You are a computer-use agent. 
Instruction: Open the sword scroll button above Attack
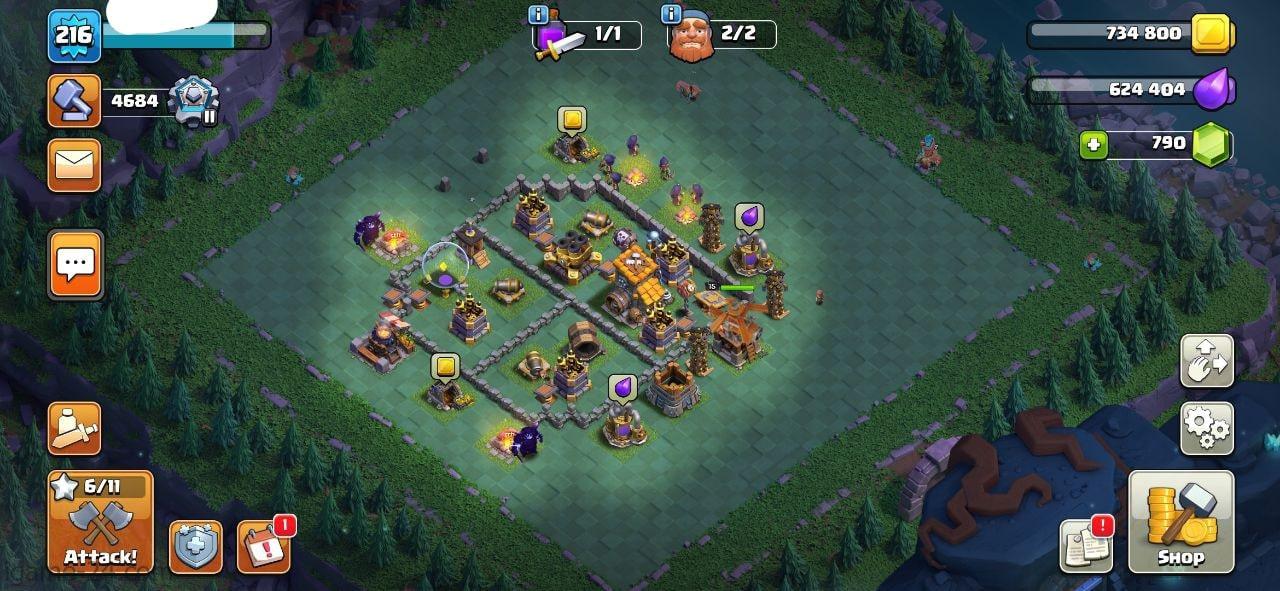(x=75, y=429)
